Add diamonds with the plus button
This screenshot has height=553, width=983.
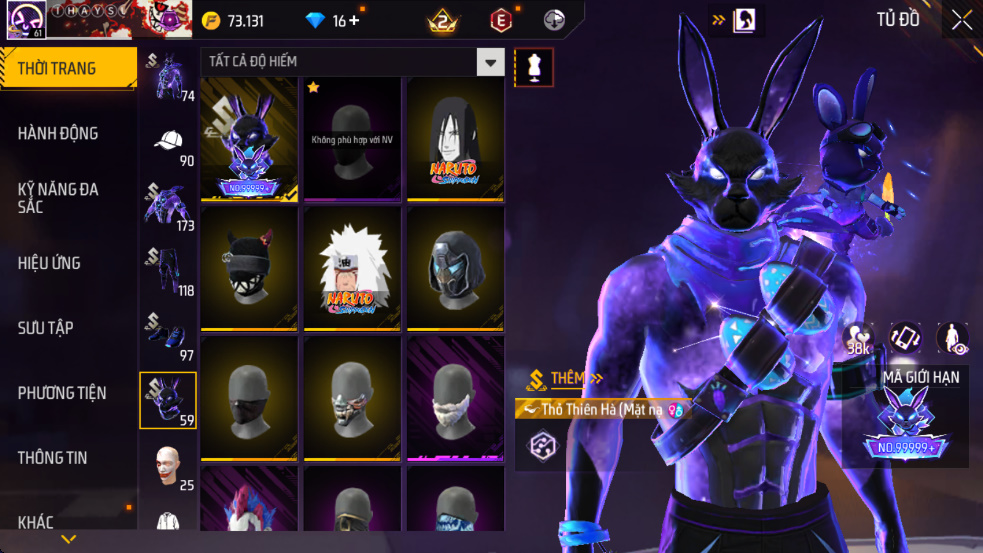354,21
